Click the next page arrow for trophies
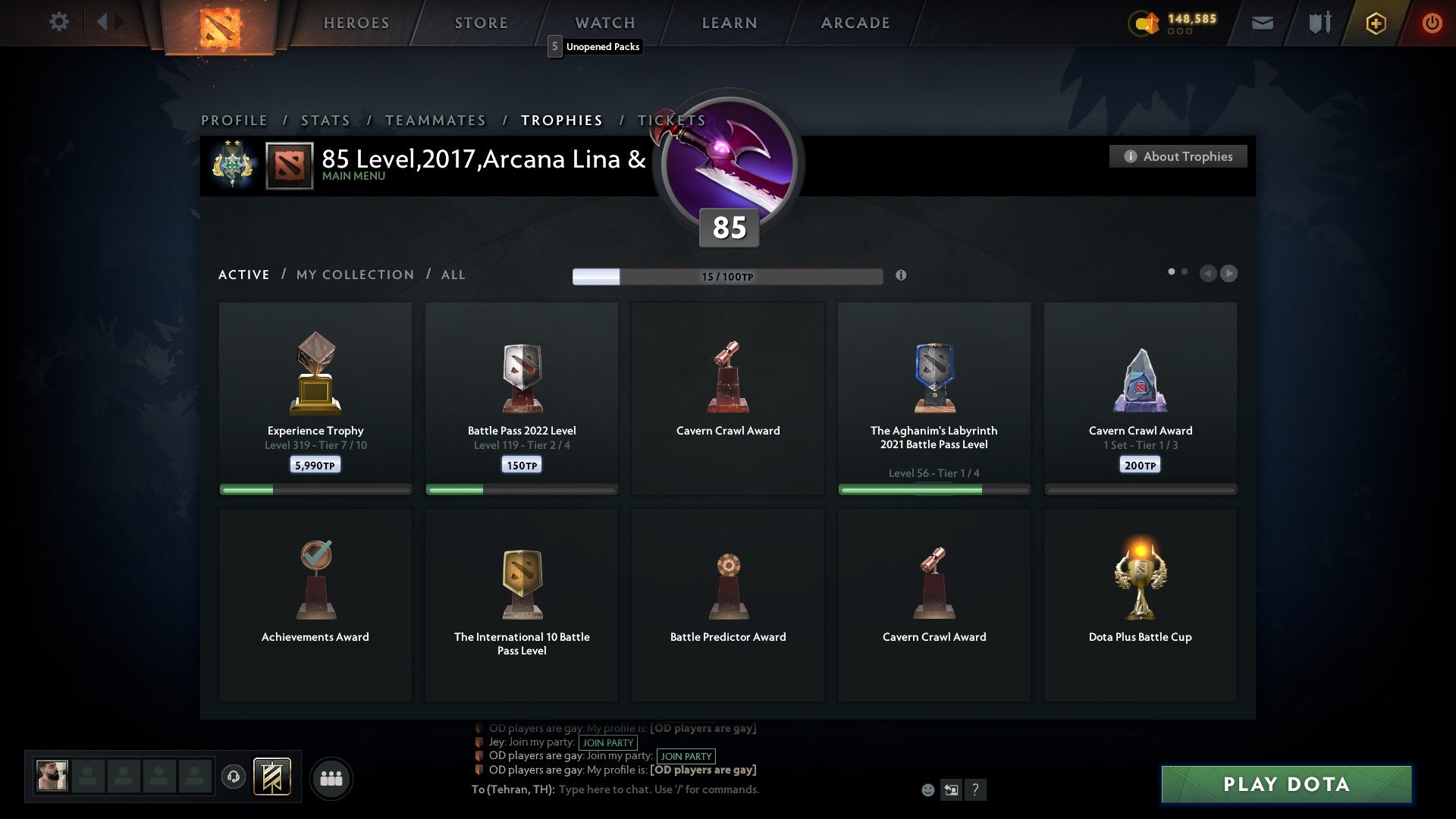 (1229, 274)
